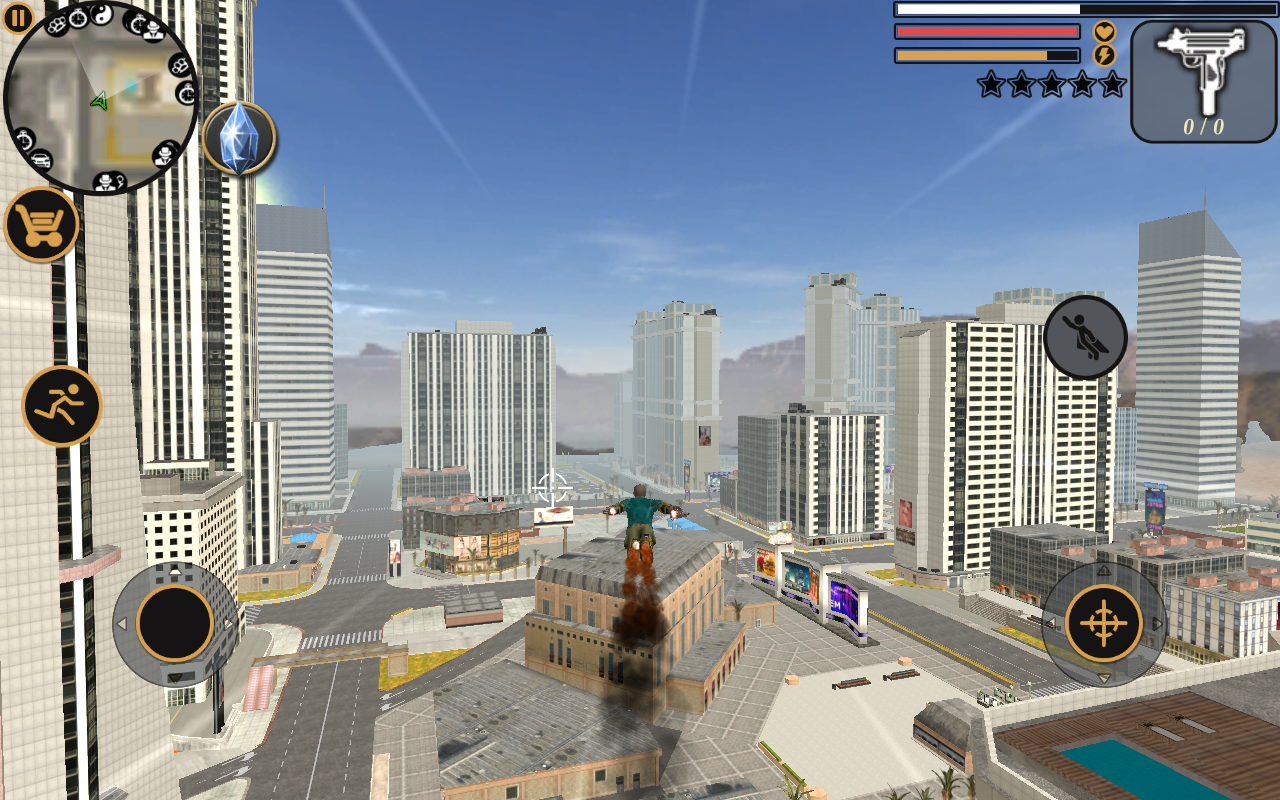Tap the blue gem button
Image resolution: width=1280 pixels, height=800 pixels.
[x=240, y=139]
